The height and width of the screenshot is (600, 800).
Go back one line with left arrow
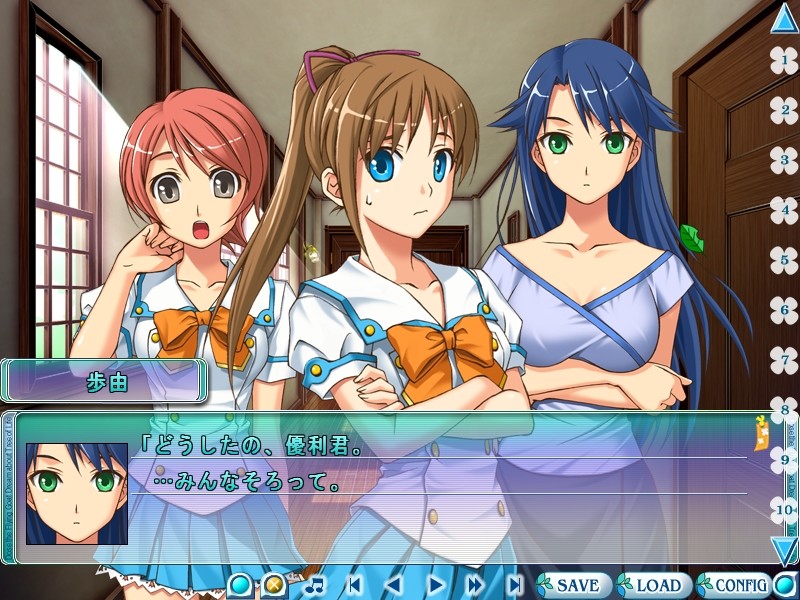coord(394,584)
